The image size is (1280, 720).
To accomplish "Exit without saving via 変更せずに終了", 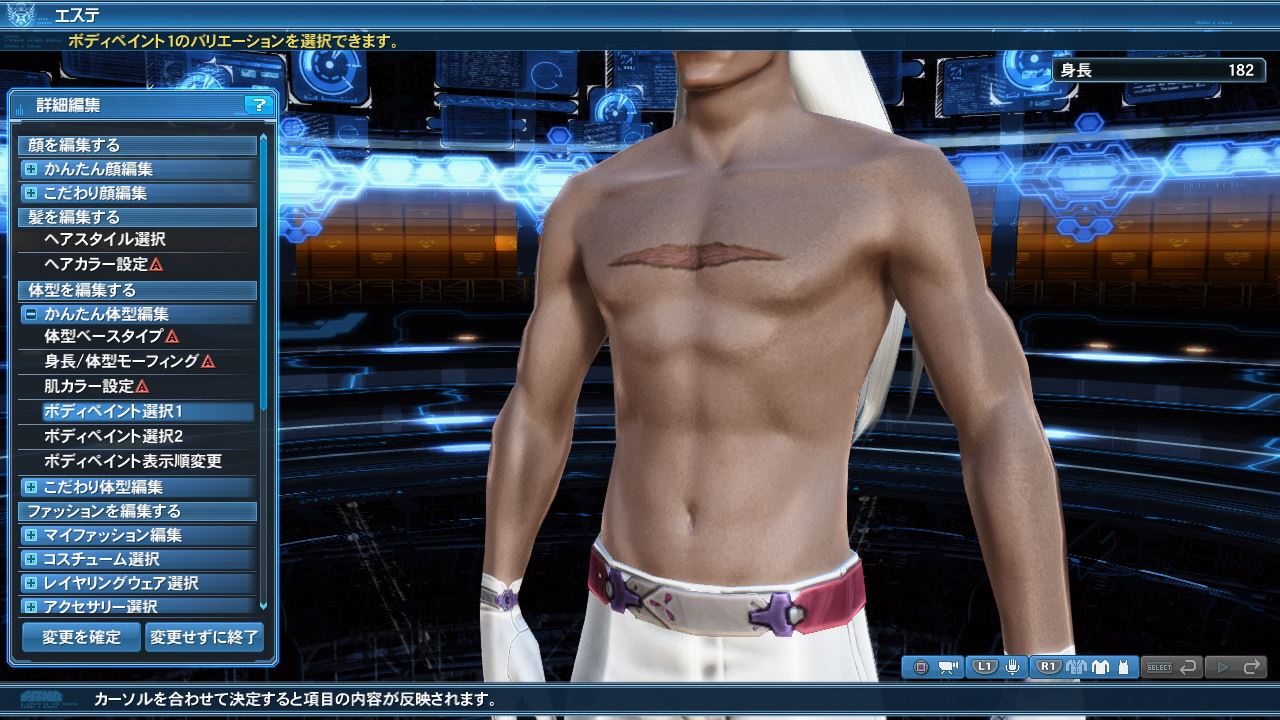I will (x=204, y=637).
